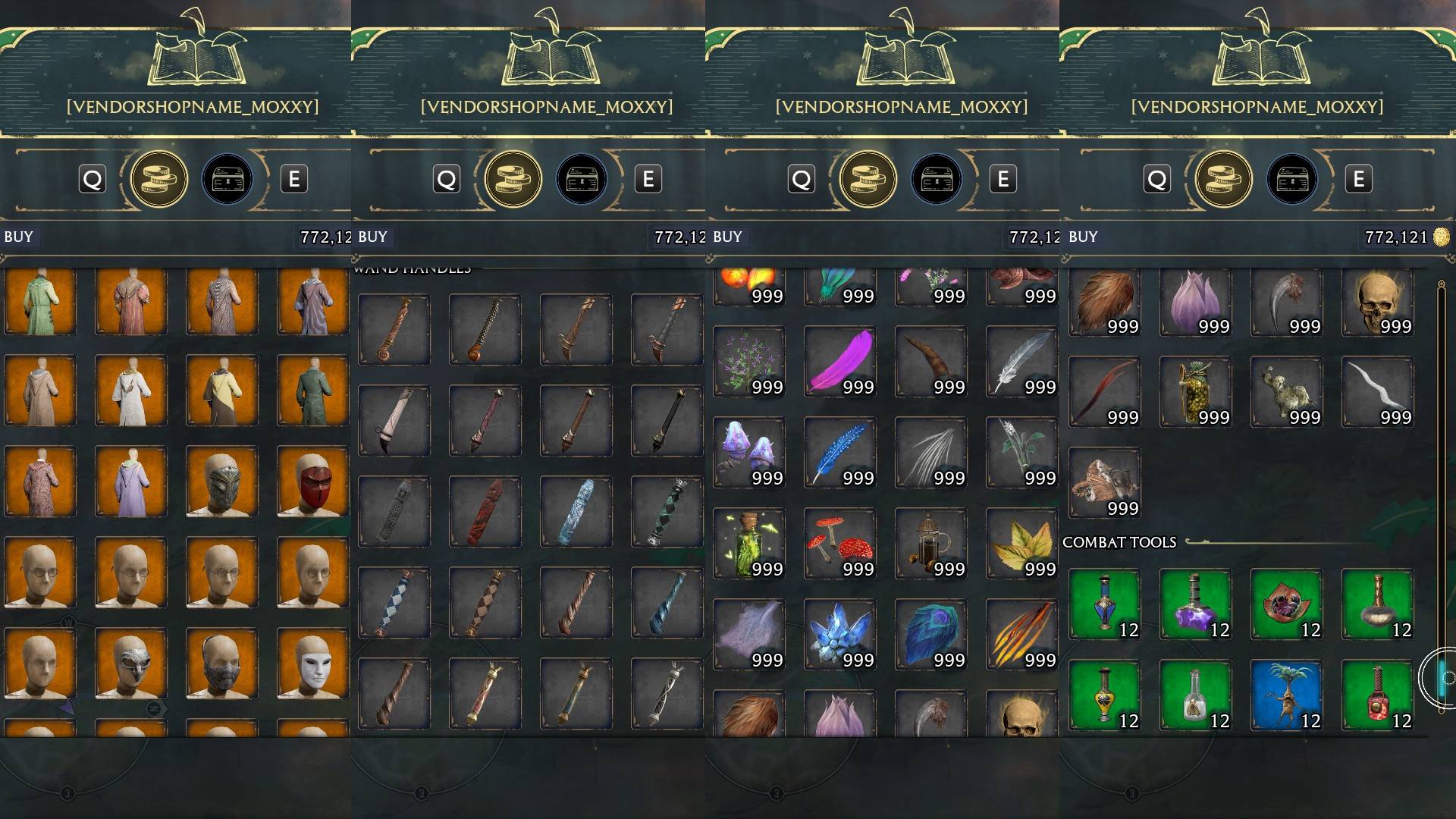Select the magenta feather ingredient

839,362
